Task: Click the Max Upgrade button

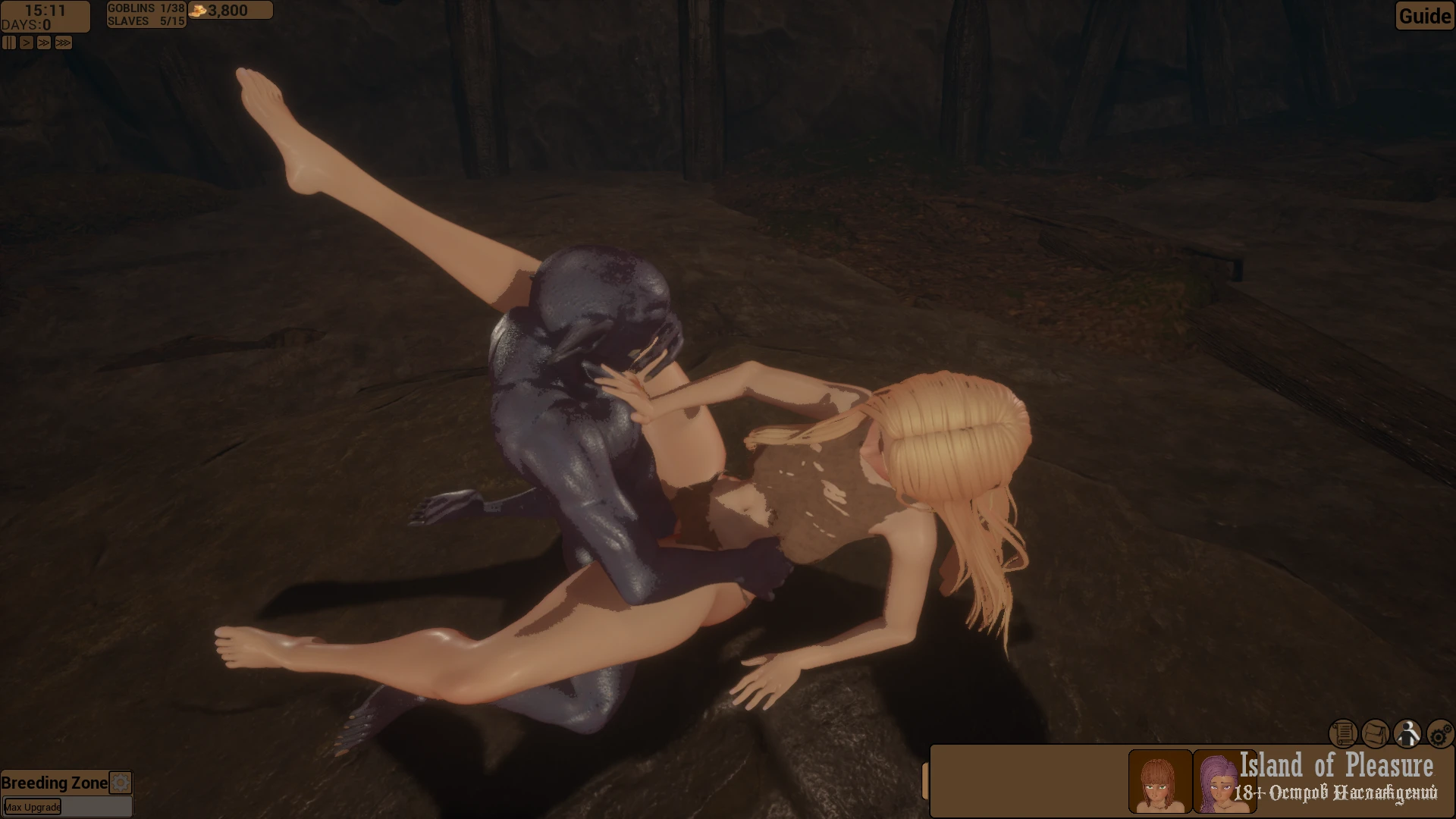Action: 33,807
